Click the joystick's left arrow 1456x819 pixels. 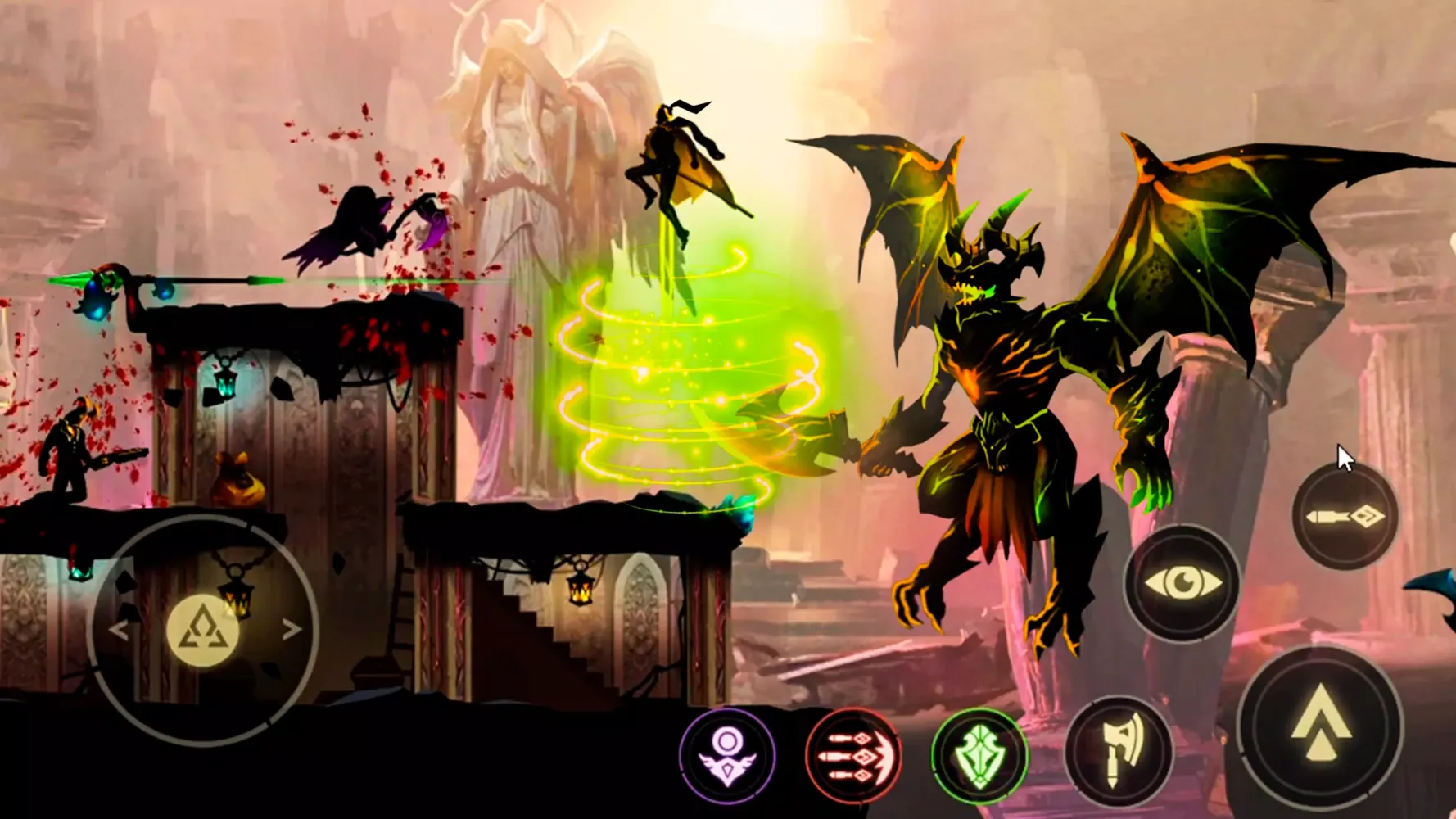coord(118,630)
